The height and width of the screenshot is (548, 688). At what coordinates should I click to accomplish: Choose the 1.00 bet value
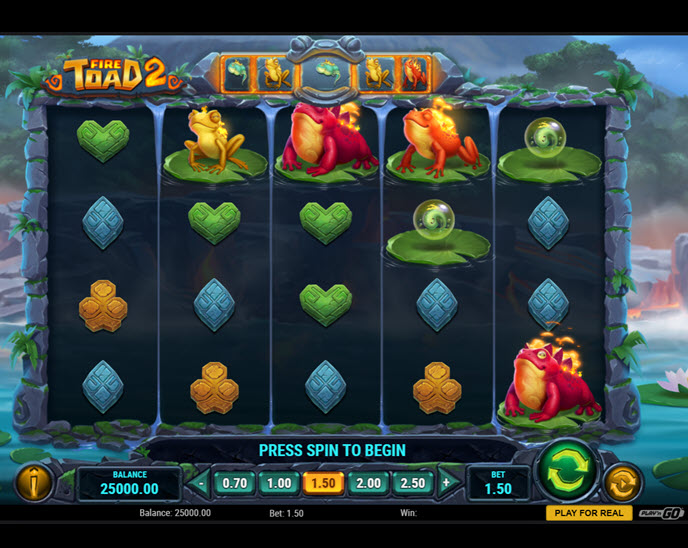[x=279, y=483]
